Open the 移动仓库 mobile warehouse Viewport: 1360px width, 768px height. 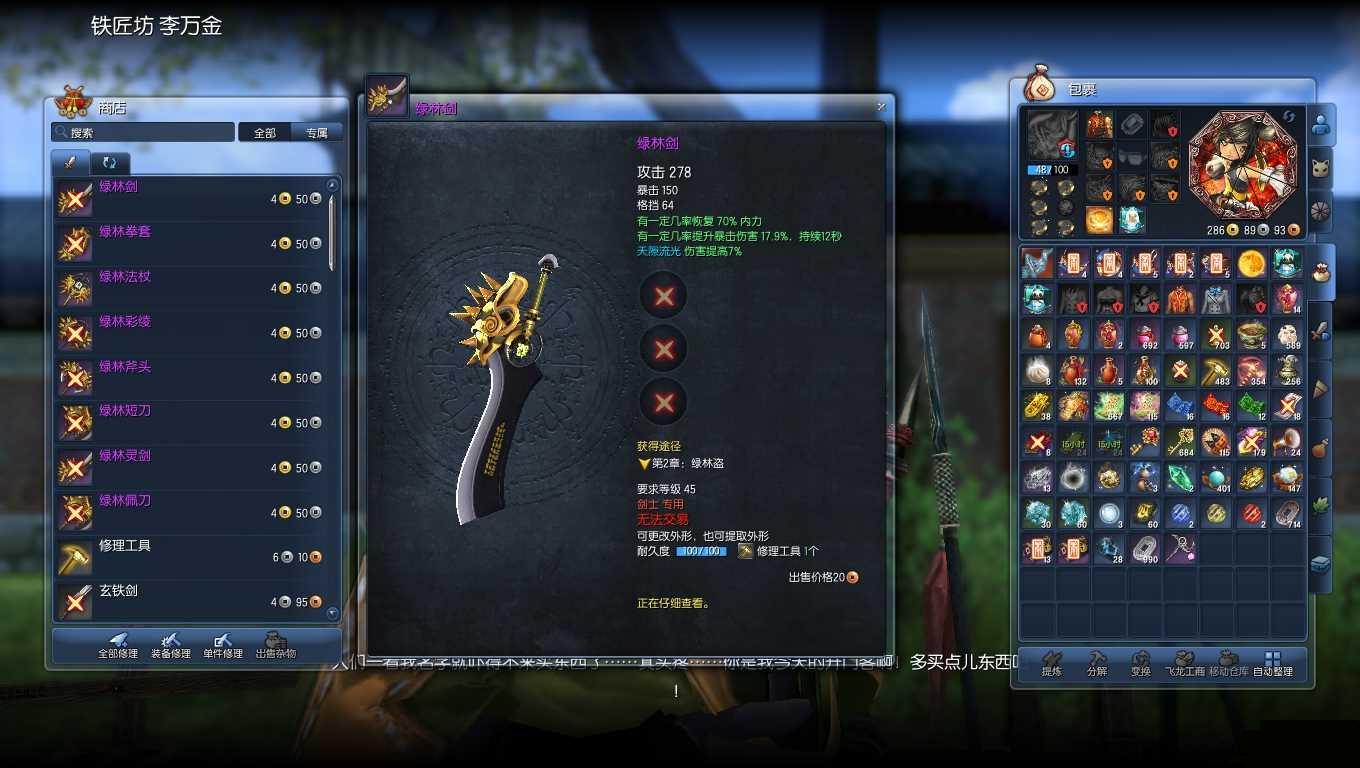click(x=1226, y=658)
